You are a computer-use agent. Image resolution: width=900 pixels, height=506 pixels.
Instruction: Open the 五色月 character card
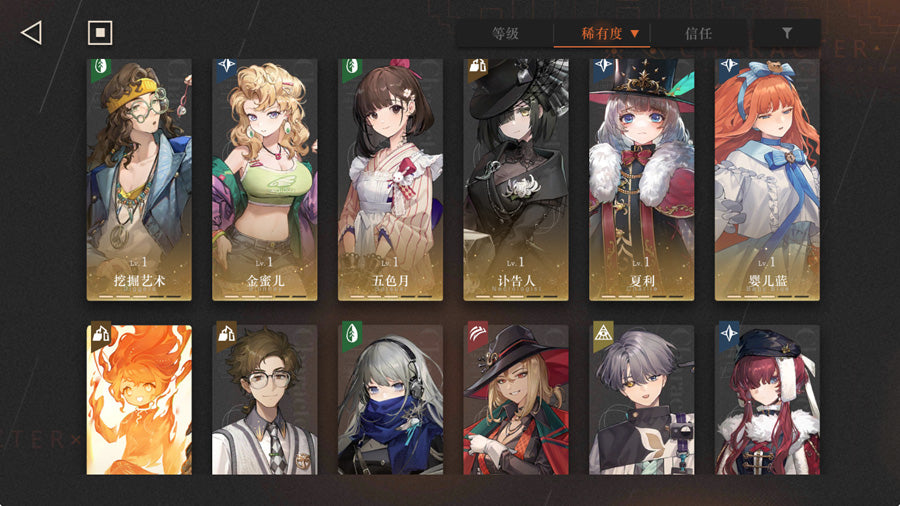(391, 180)
